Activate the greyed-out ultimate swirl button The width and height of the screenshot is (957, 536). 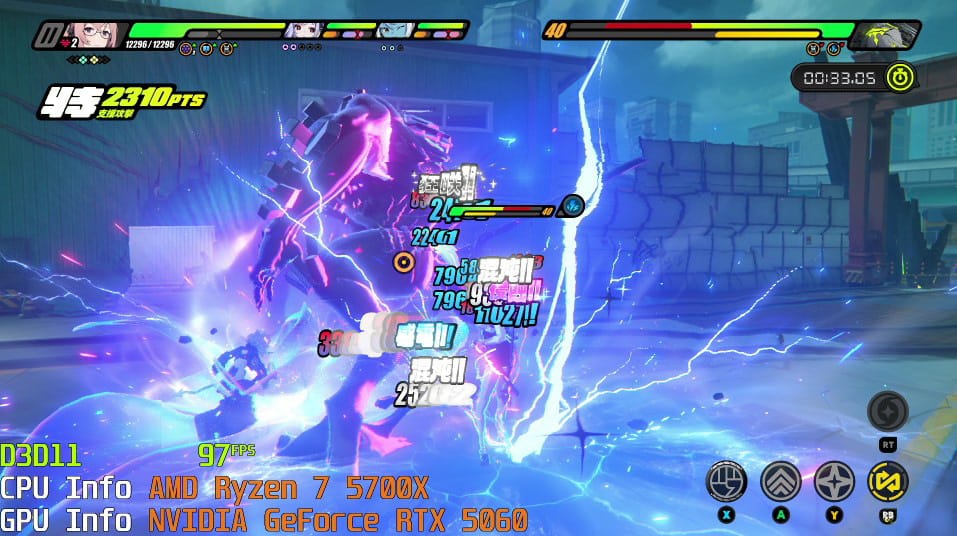[887, 411]
